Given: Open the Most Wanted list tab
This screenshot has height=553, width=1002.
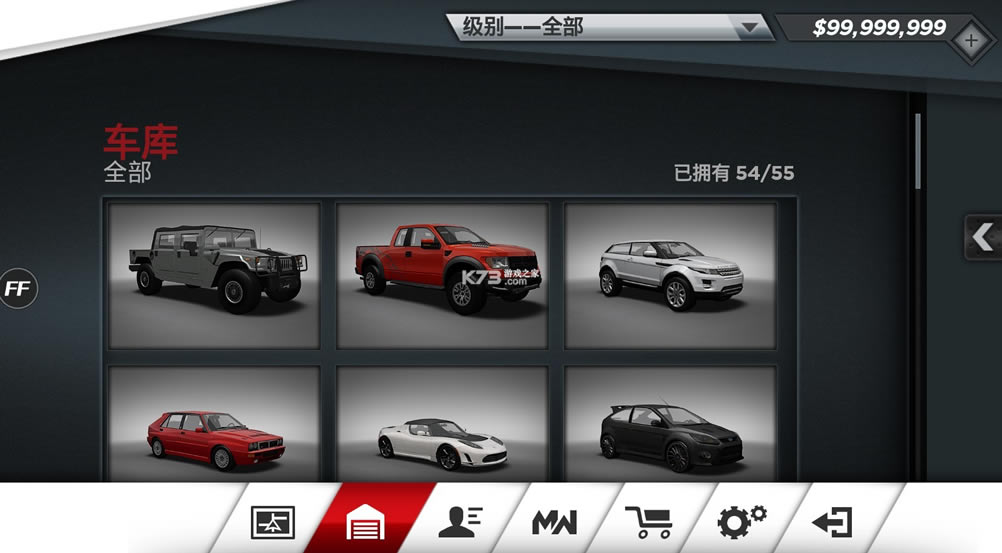Looking at the screenshot, I should click(x=554, y=521).
